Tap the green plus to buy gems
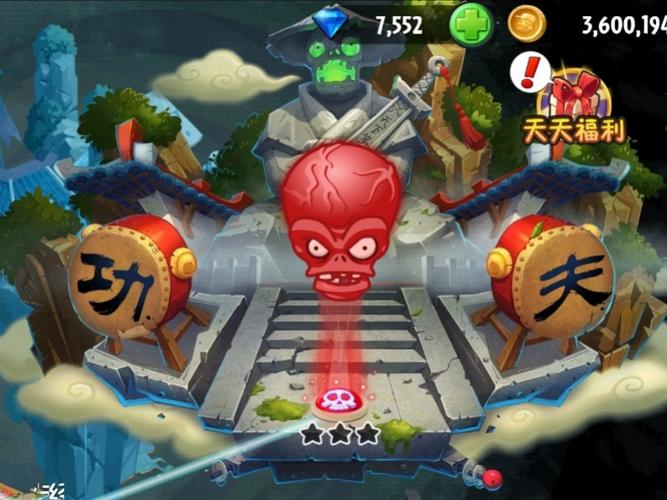Image resolution: width=667 pixels, height=500 pixels. click(x=471, y=24)
